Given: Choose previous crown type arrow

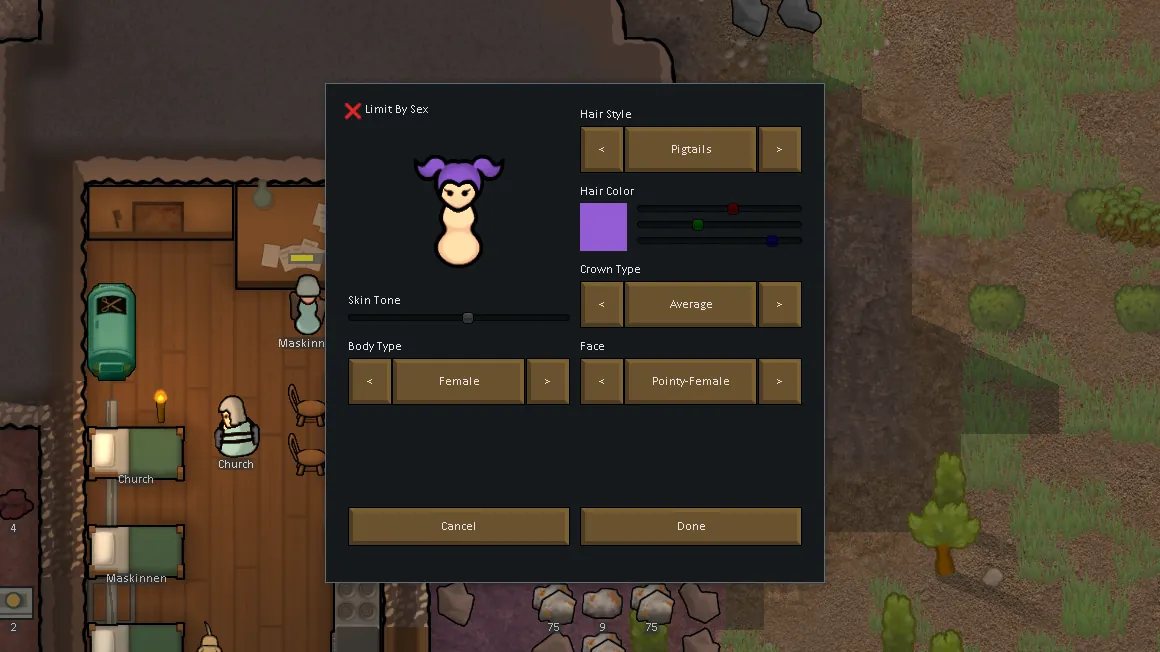Looking at the screenshot, I should click(602, 305).
